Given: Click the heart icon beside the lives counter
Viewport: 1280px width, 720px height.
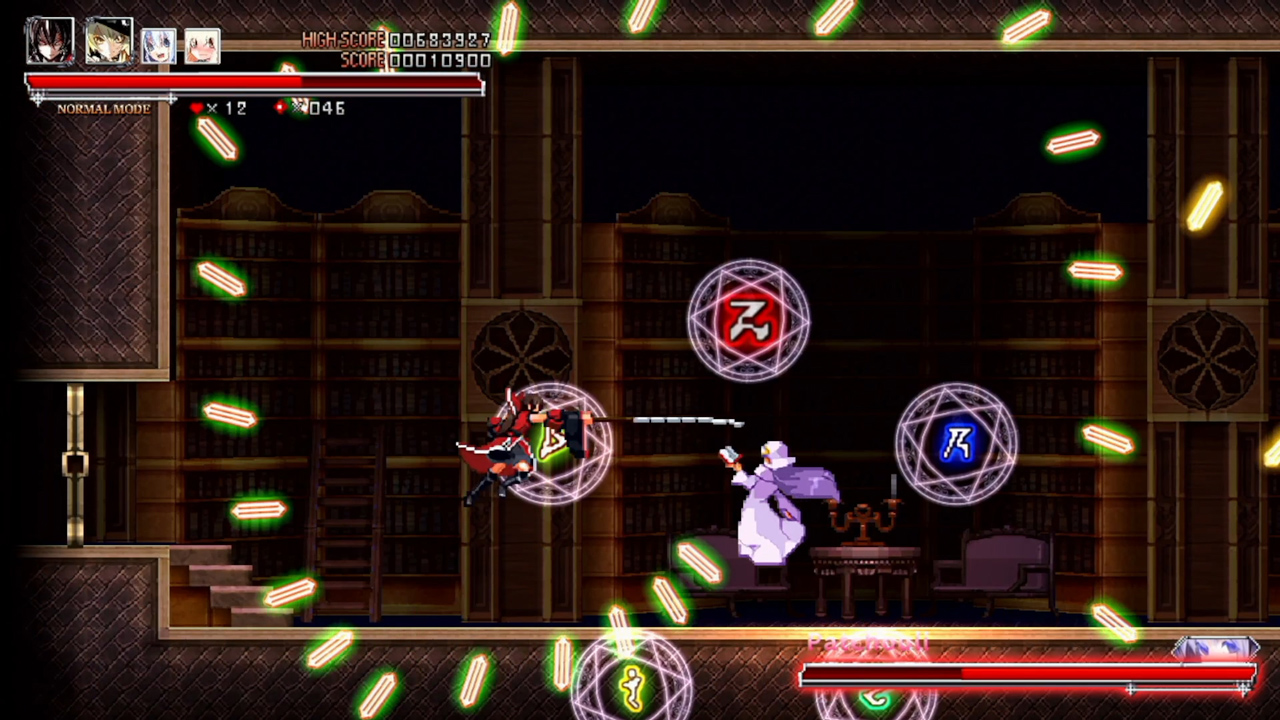Looking at the screenshot, I should pyautogui.click(x=197, y=107).
